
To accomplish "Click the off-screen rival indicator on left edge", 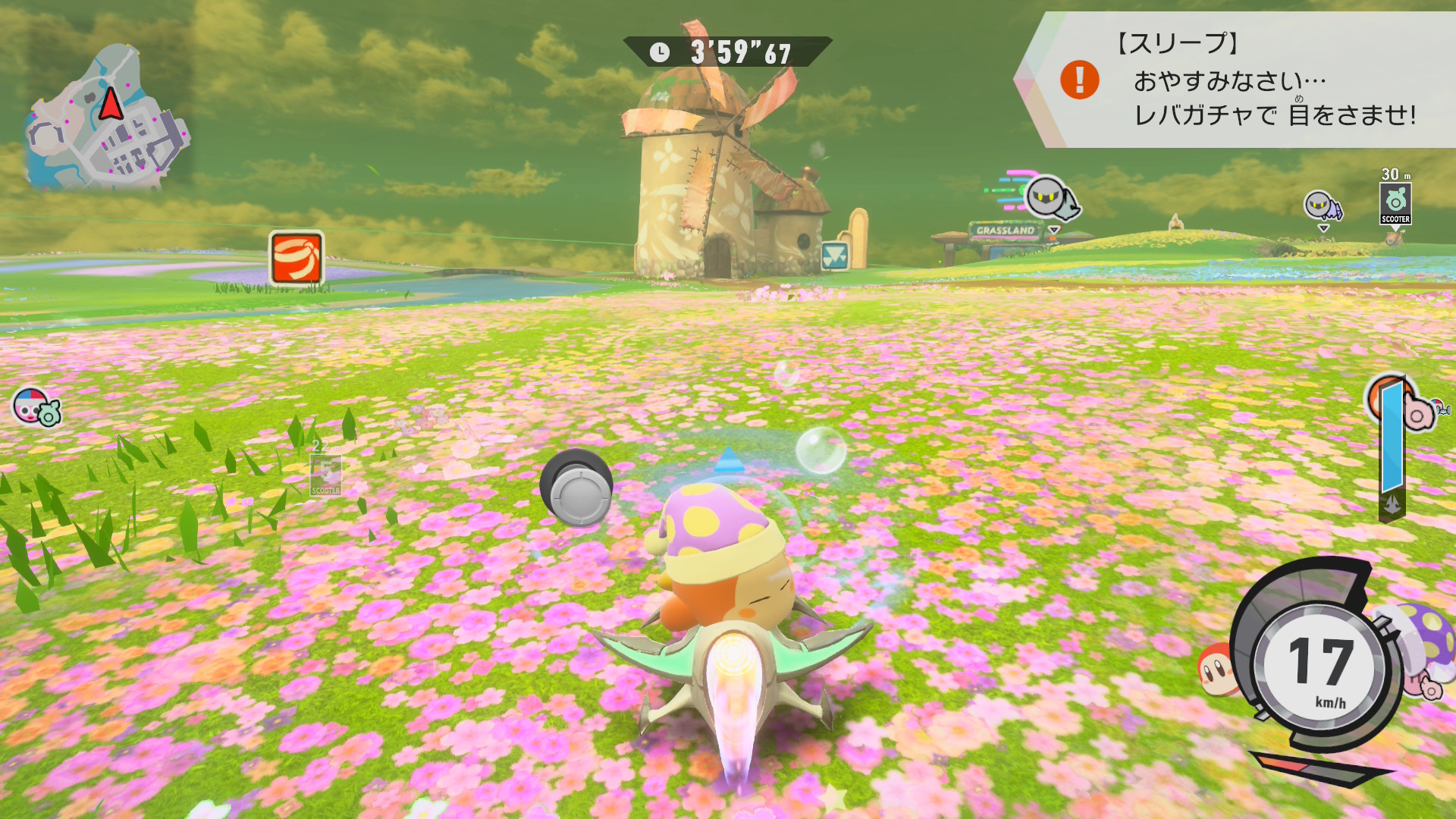I will click(x=35, y=406).
